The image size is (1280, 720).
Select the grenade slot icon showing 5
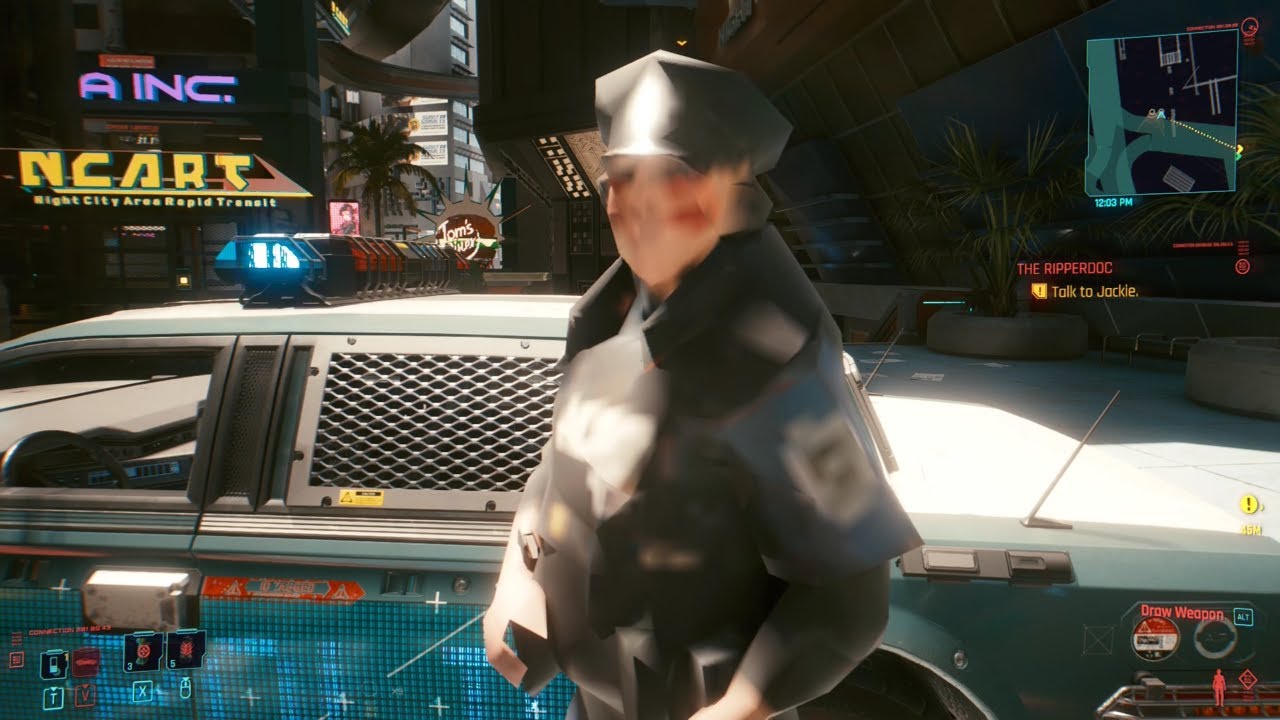tap(186, 650)
